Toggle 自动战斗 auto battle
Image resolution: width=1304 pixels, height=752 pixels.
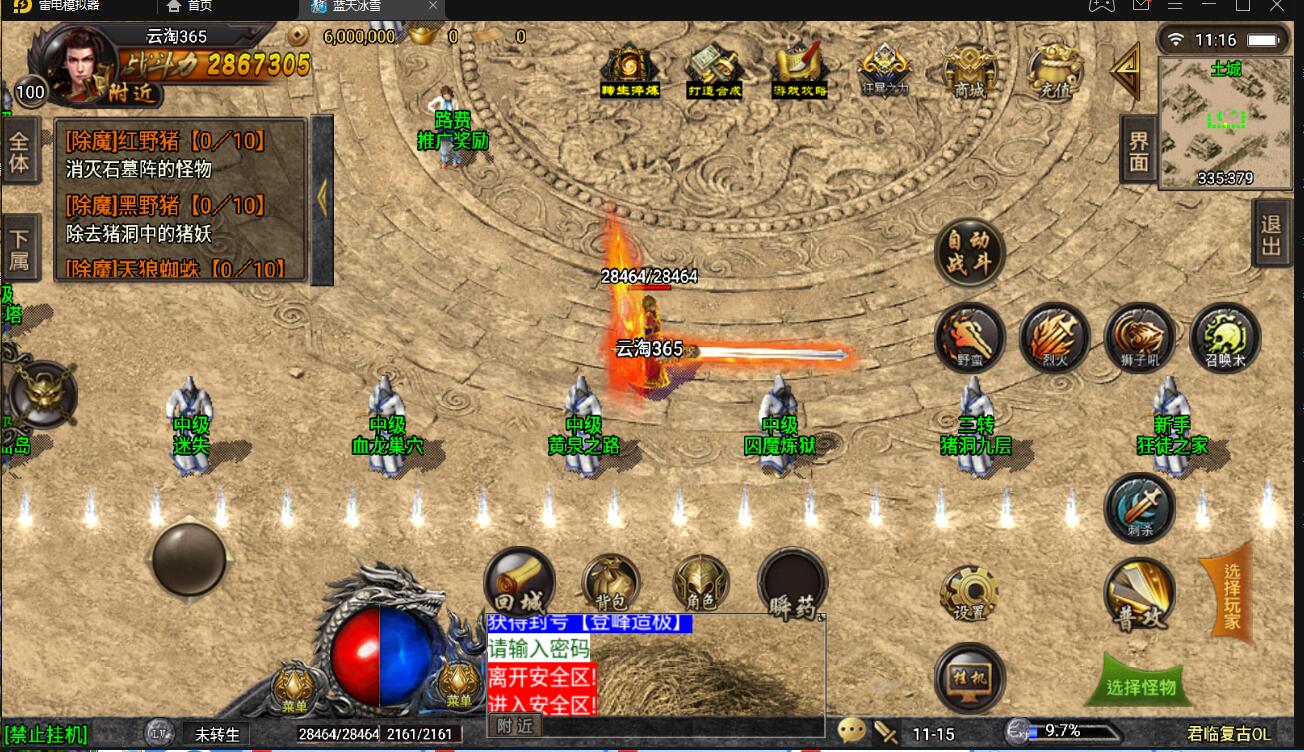click(969, 253)
